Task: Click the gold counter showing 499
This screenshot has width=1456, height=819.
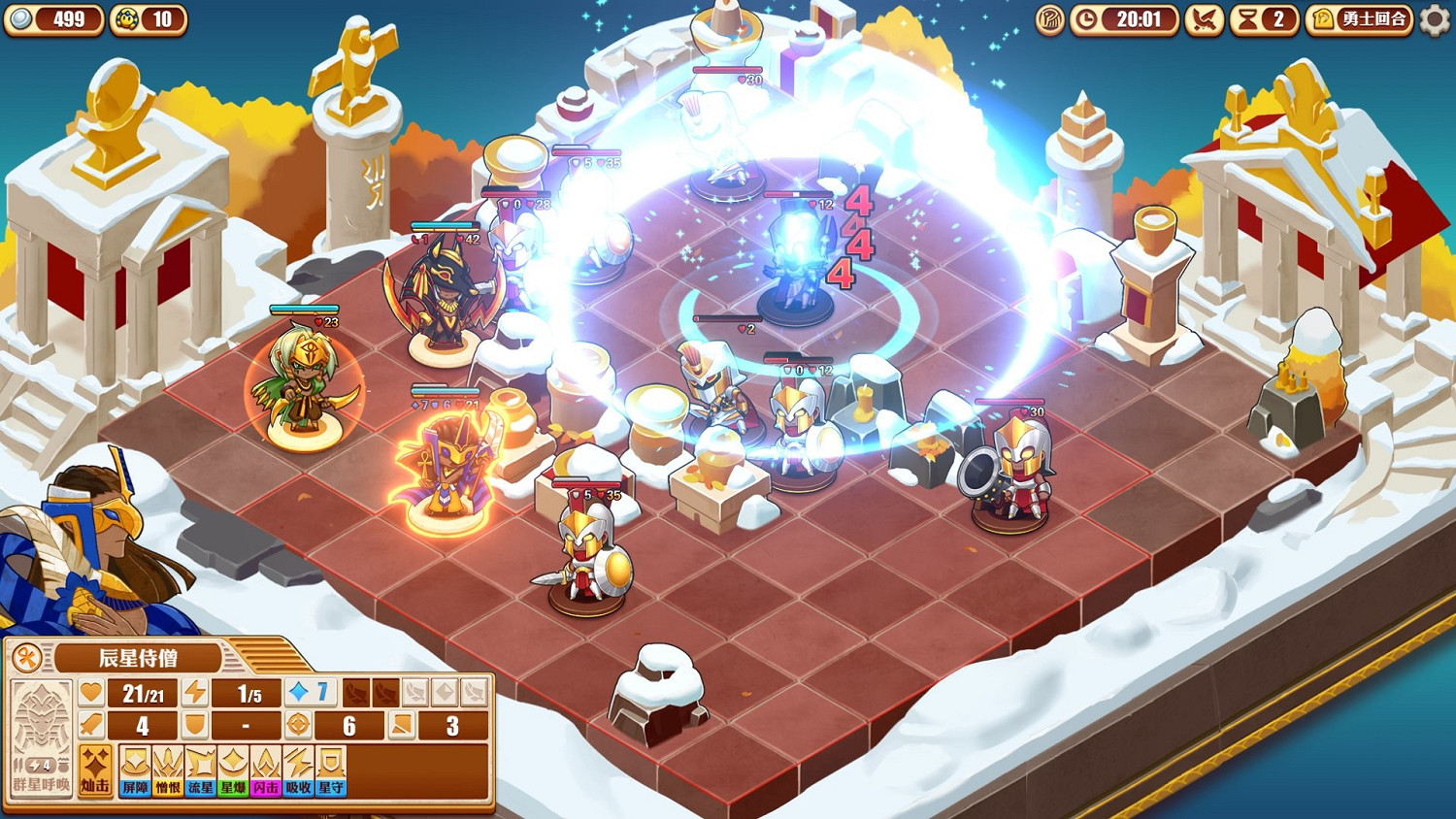Action: tap(53, 17)
